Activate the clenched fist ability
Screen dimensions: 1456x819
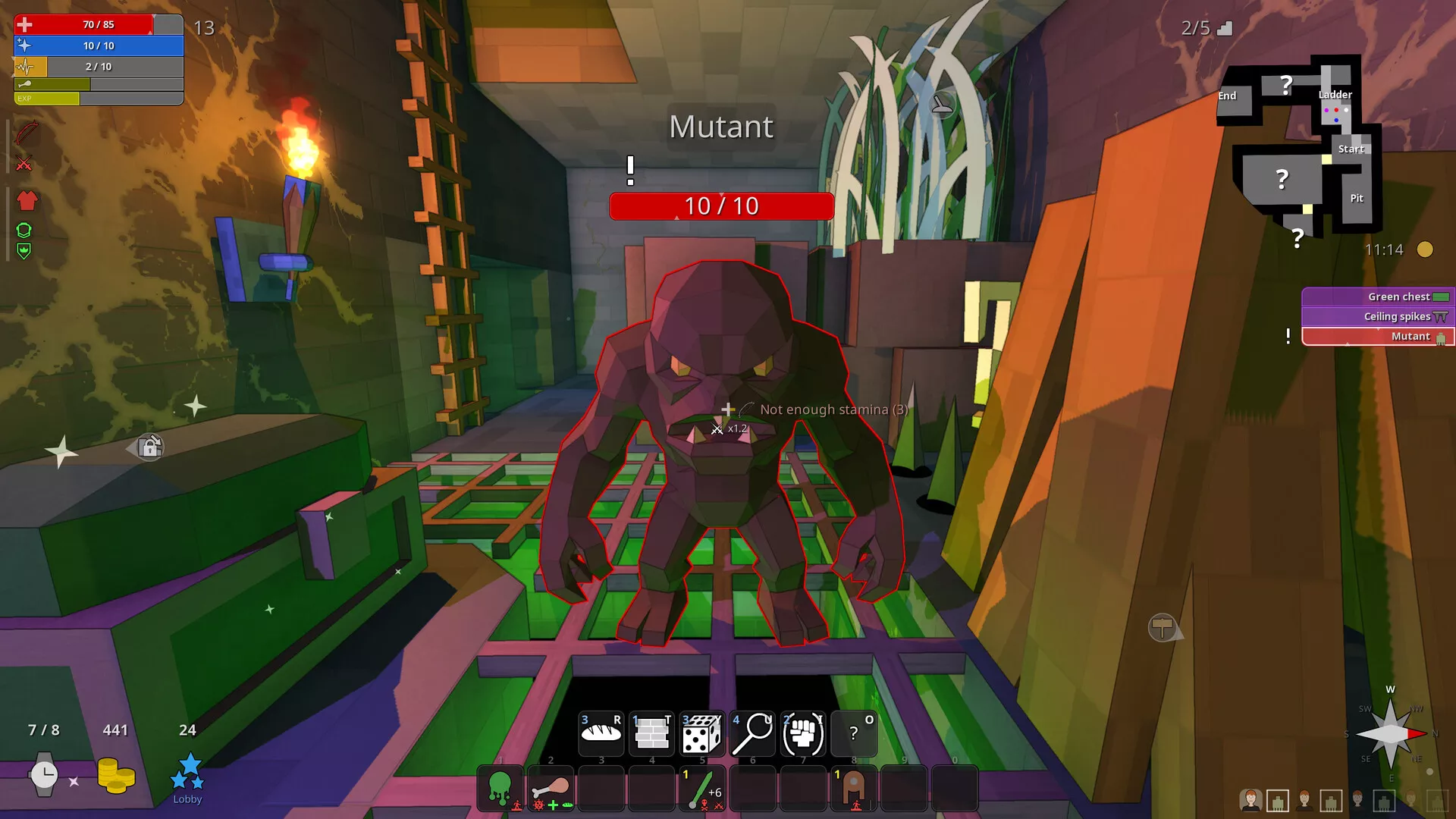[x=802, y=733]
